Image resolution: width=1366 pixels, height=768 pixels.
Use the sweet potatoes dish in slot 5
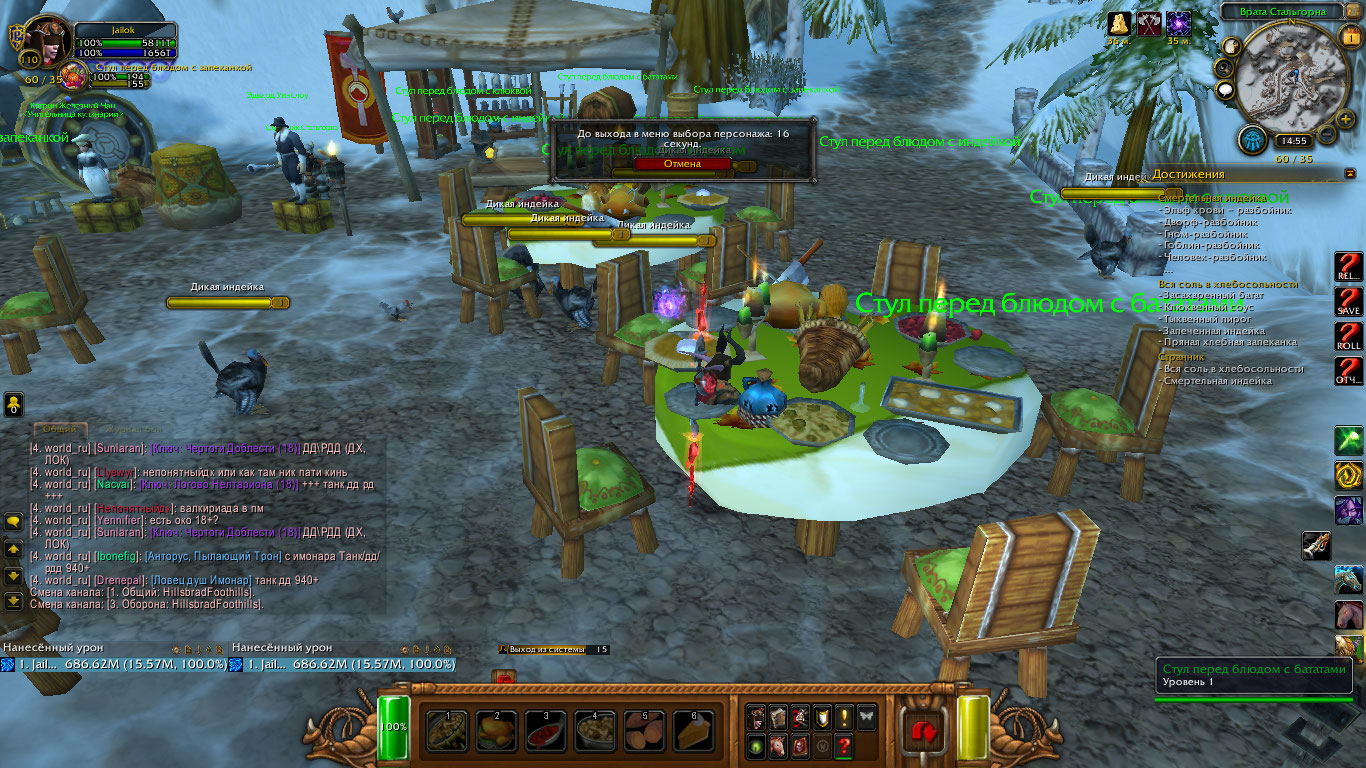coord(645,730)
